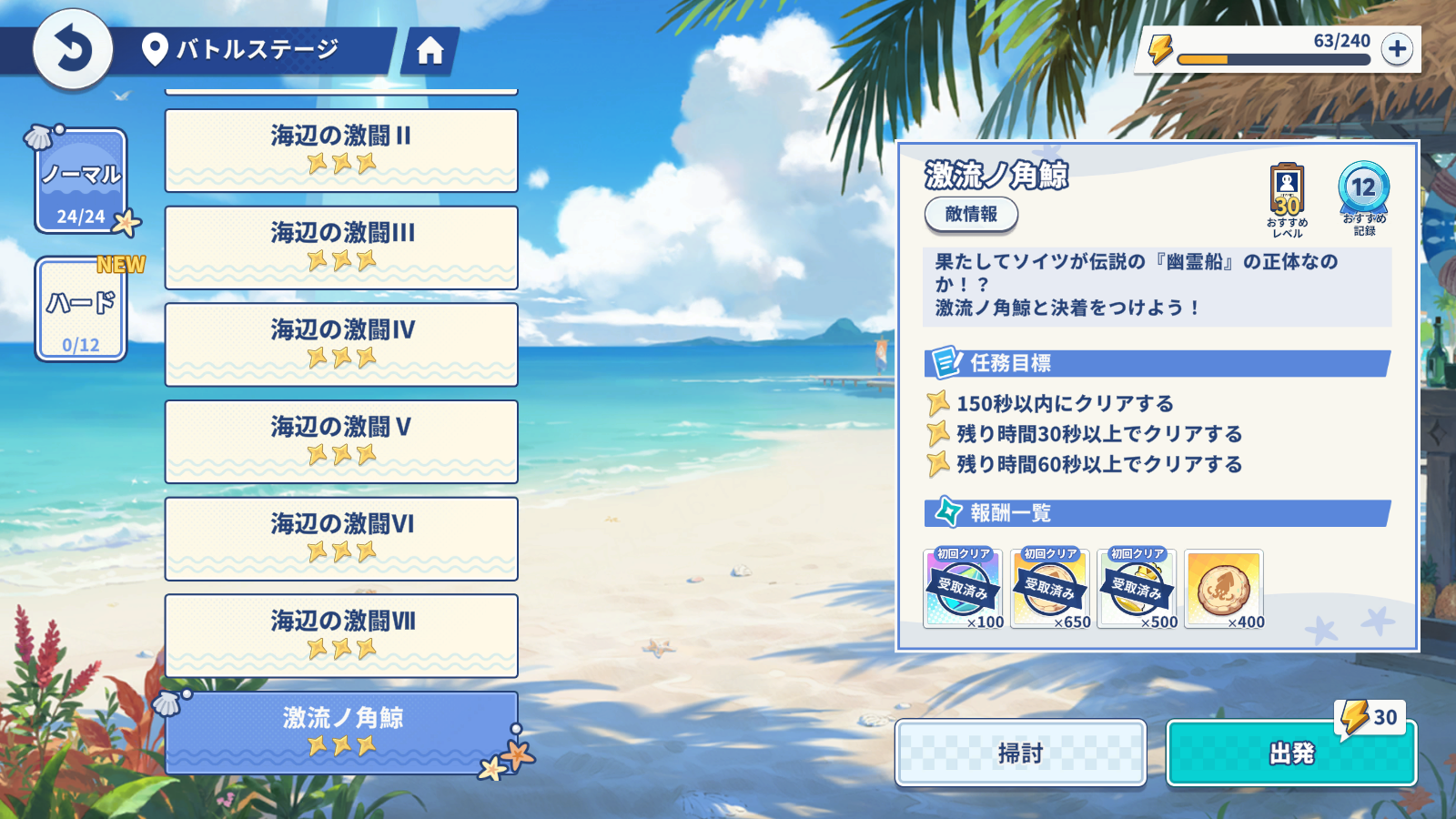Select the 激流ノ角鯨 boss stage
1456x819 pixels.
click(x=341, y=733)
